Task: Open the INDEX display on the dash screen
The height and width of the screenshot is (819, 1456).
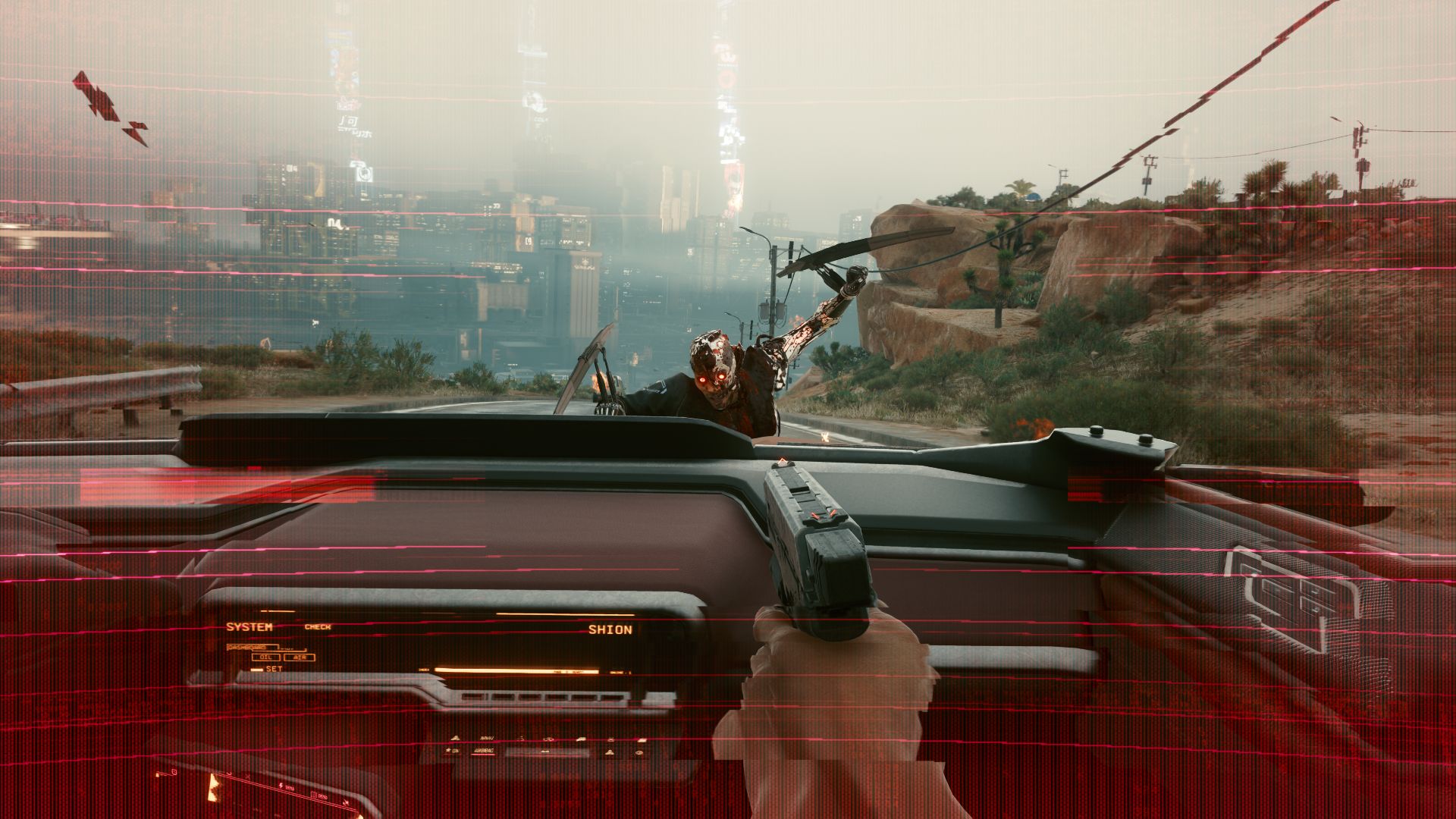Action: [424, 669]
